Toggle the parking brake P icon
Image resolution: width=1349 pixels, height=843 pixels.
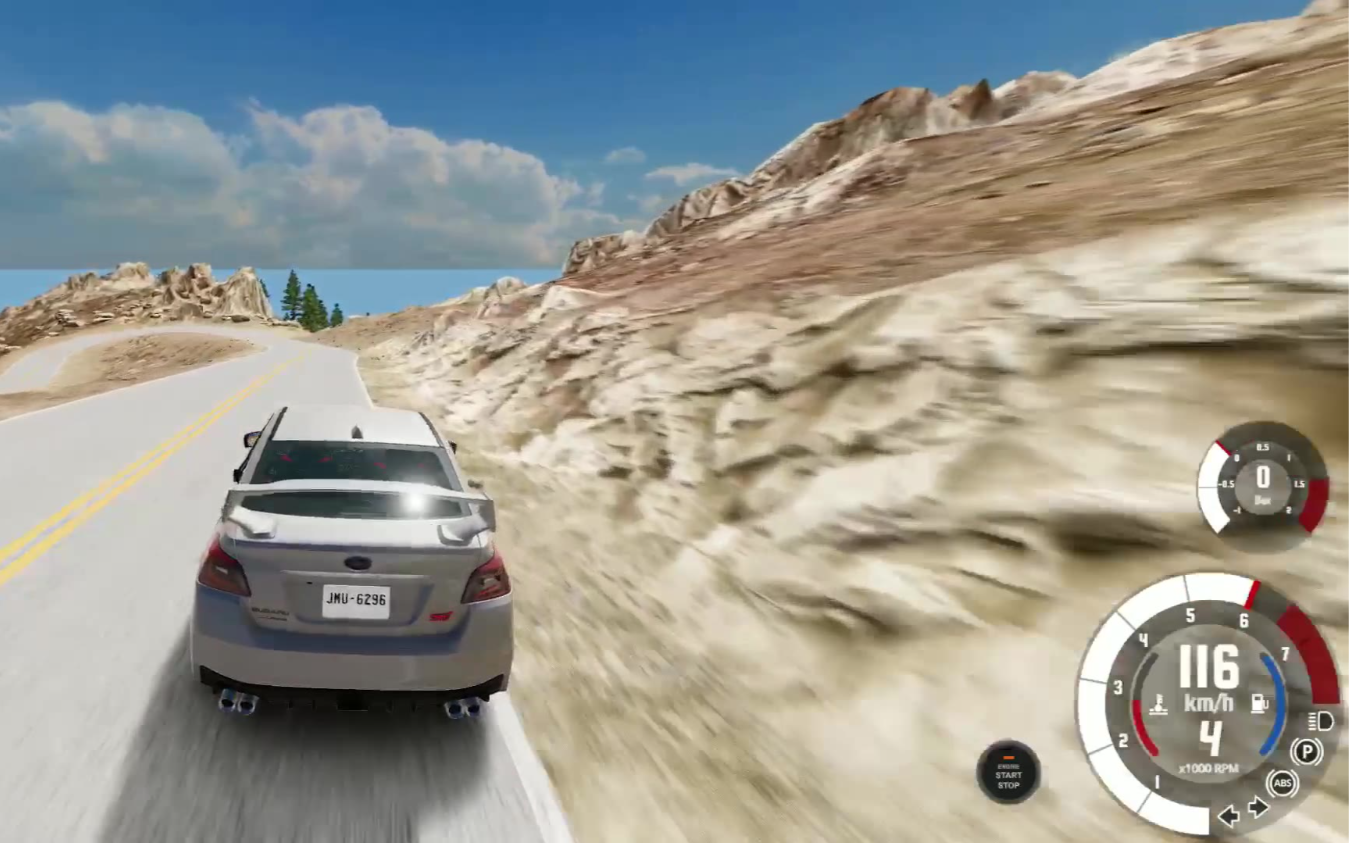coord(1306,751)
